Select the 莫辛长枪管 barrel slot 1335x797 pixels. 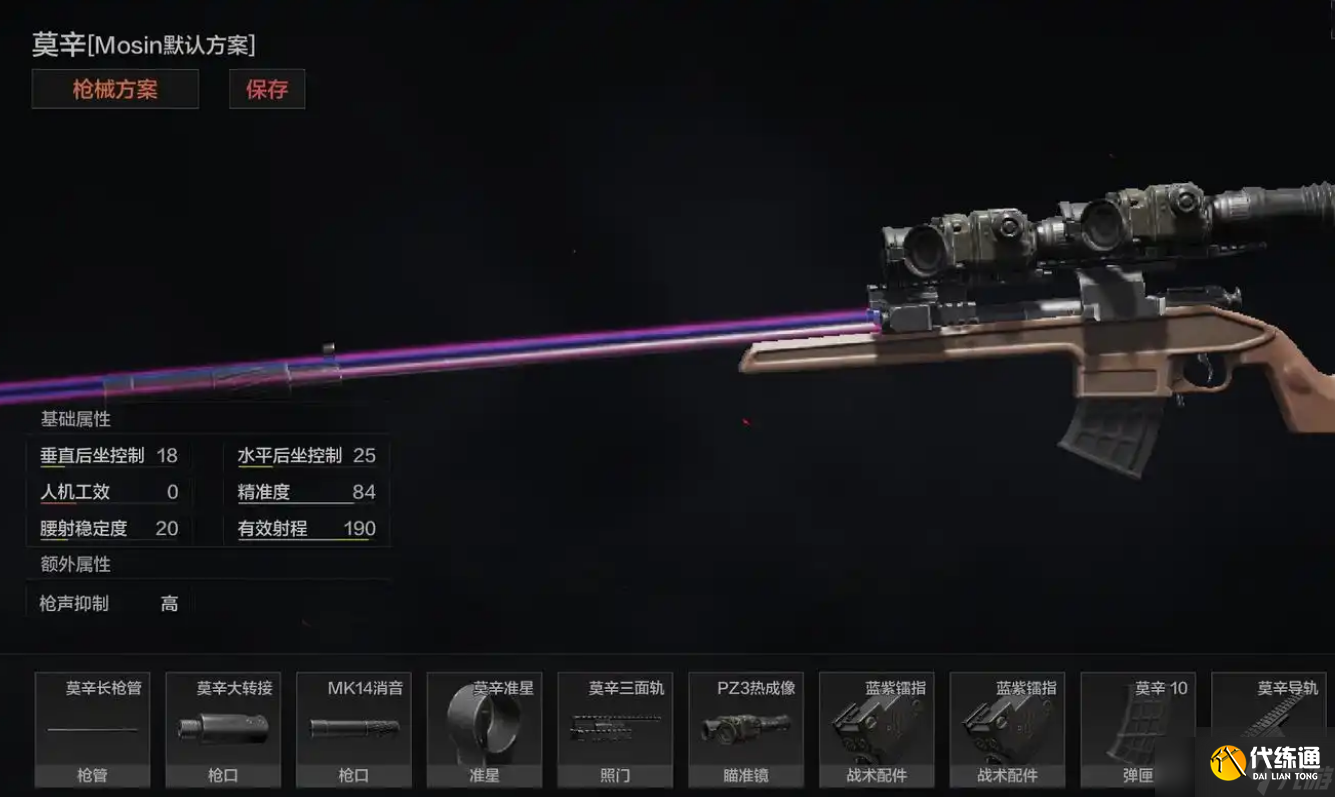[93, 729]
